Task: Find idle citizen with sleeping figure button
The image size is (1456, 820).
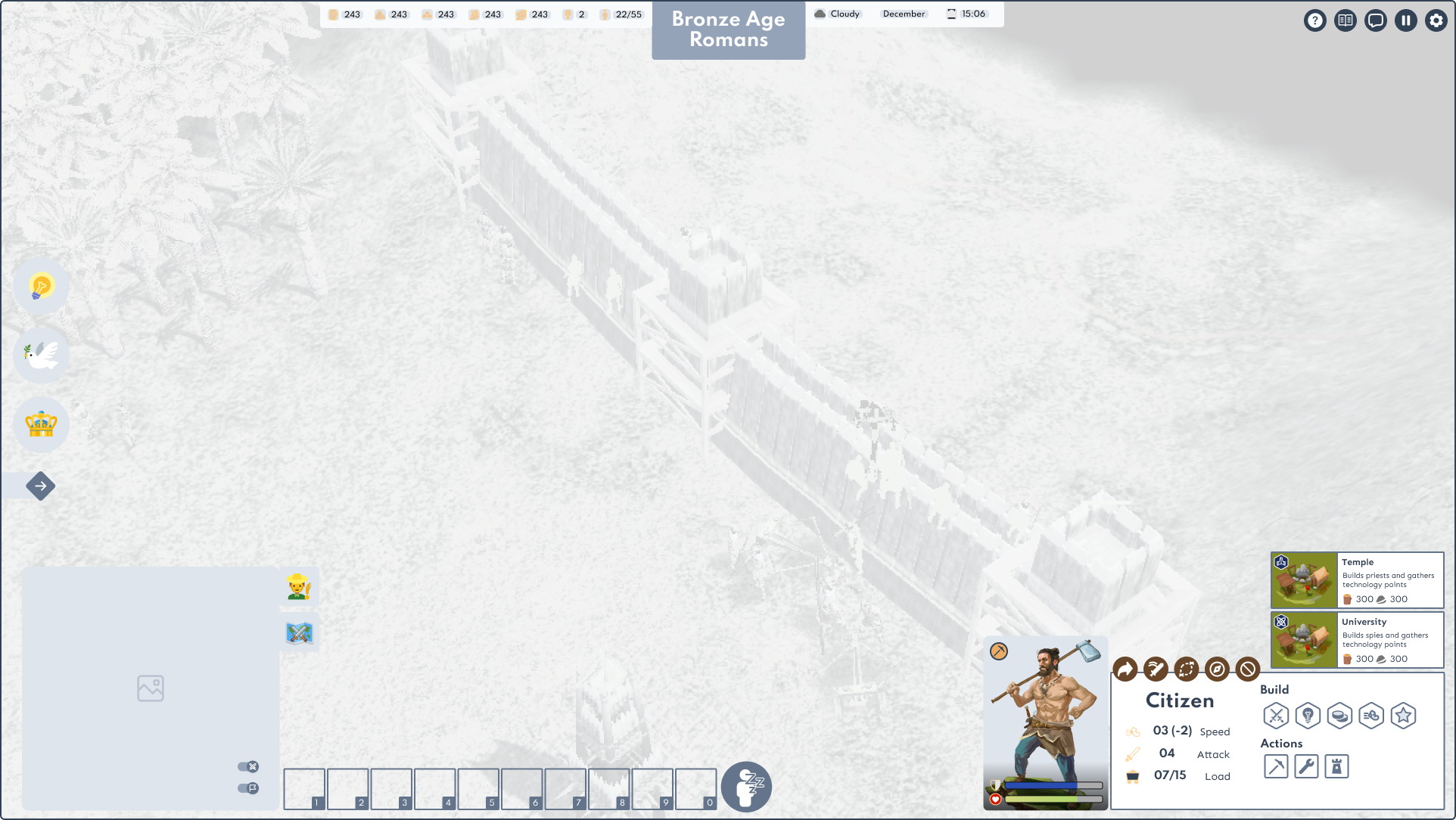Action: click(746, 787)
